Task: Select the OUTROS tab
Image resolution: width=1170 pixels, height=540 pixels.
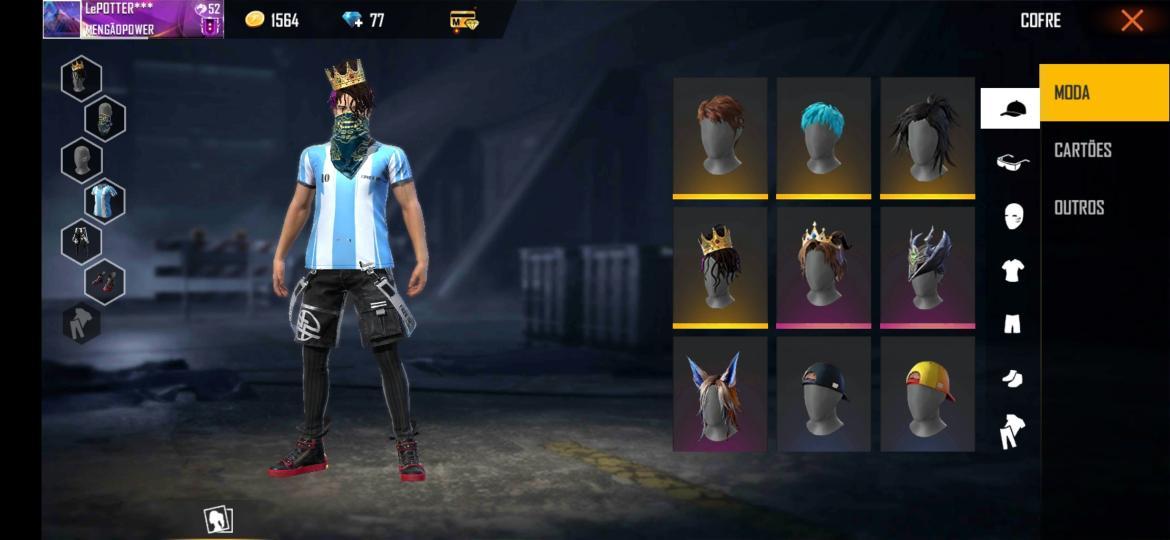Action: (1079, 207)
